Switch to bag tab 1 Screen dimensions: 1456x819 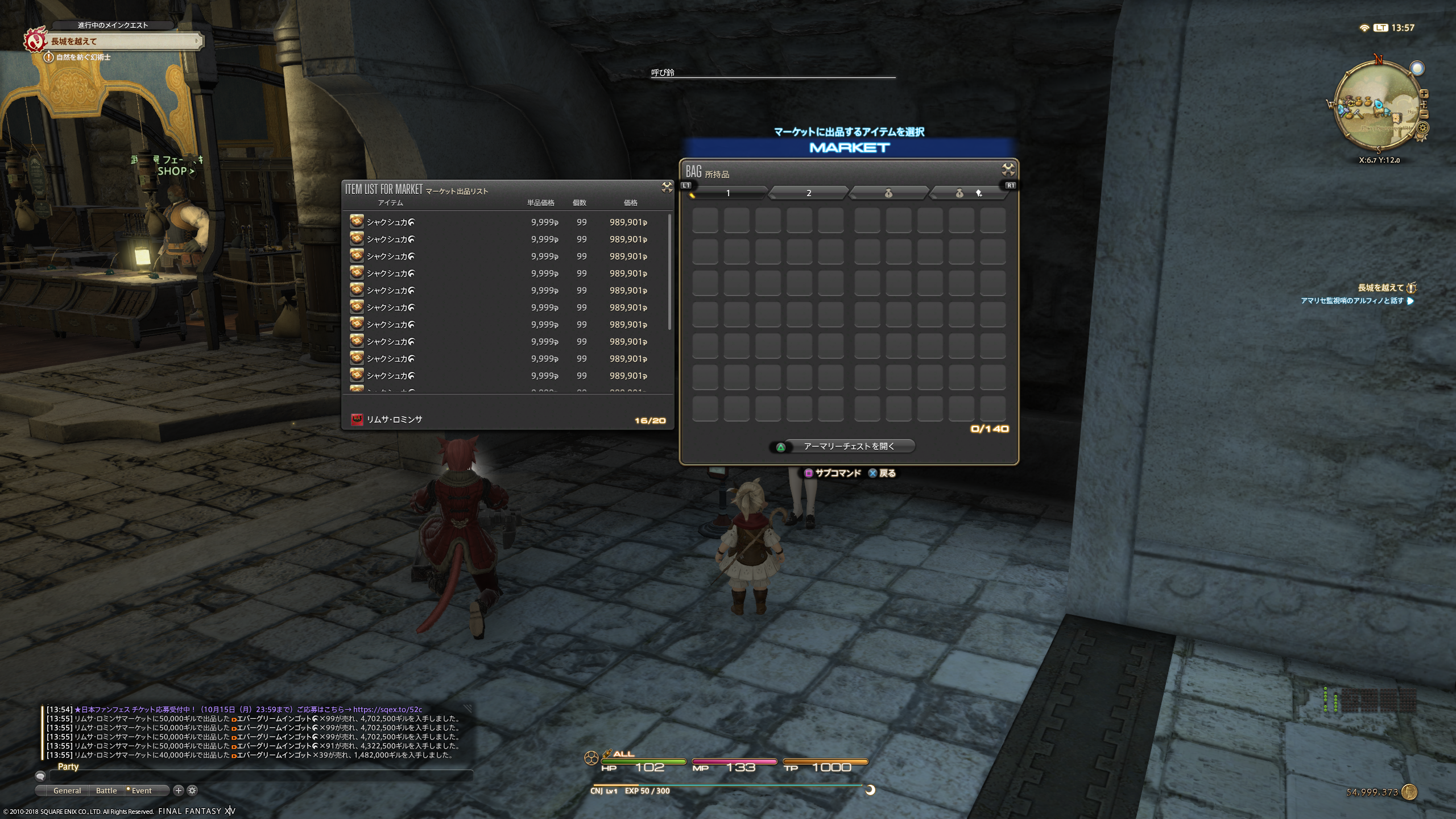[727, 193]
